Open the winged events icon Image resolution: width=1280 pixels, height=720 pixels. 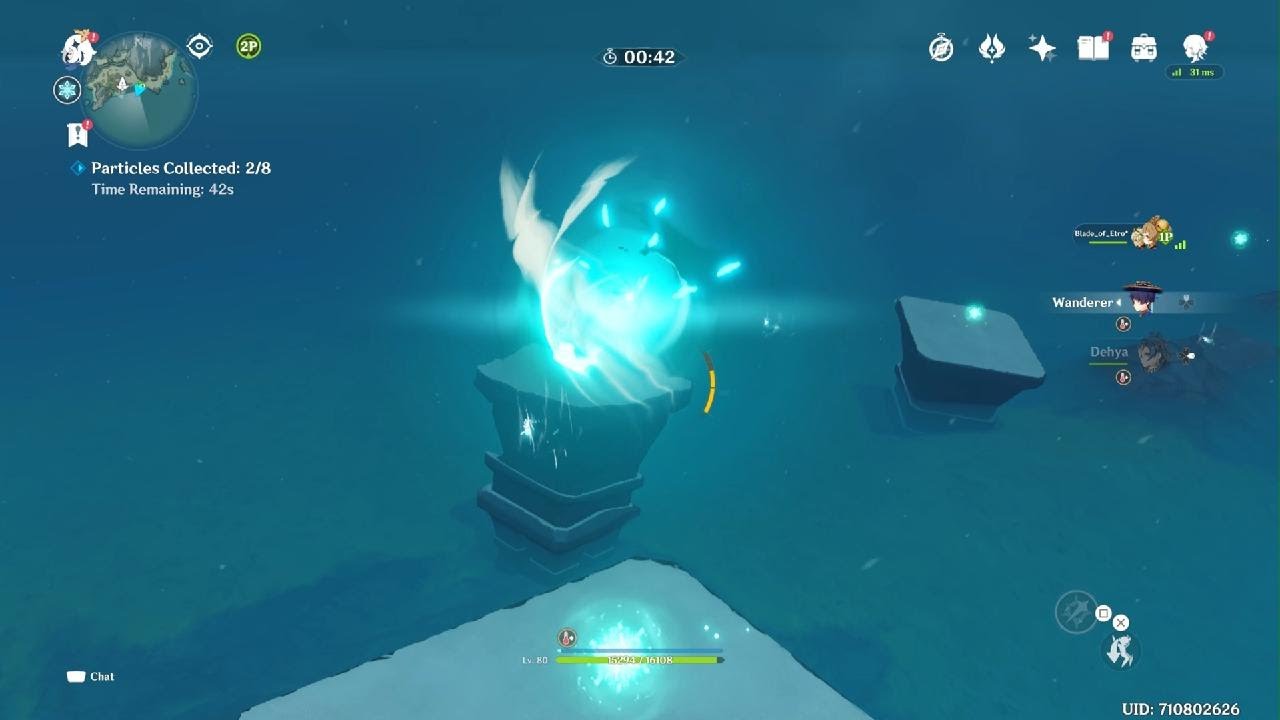tap(991, 48)
